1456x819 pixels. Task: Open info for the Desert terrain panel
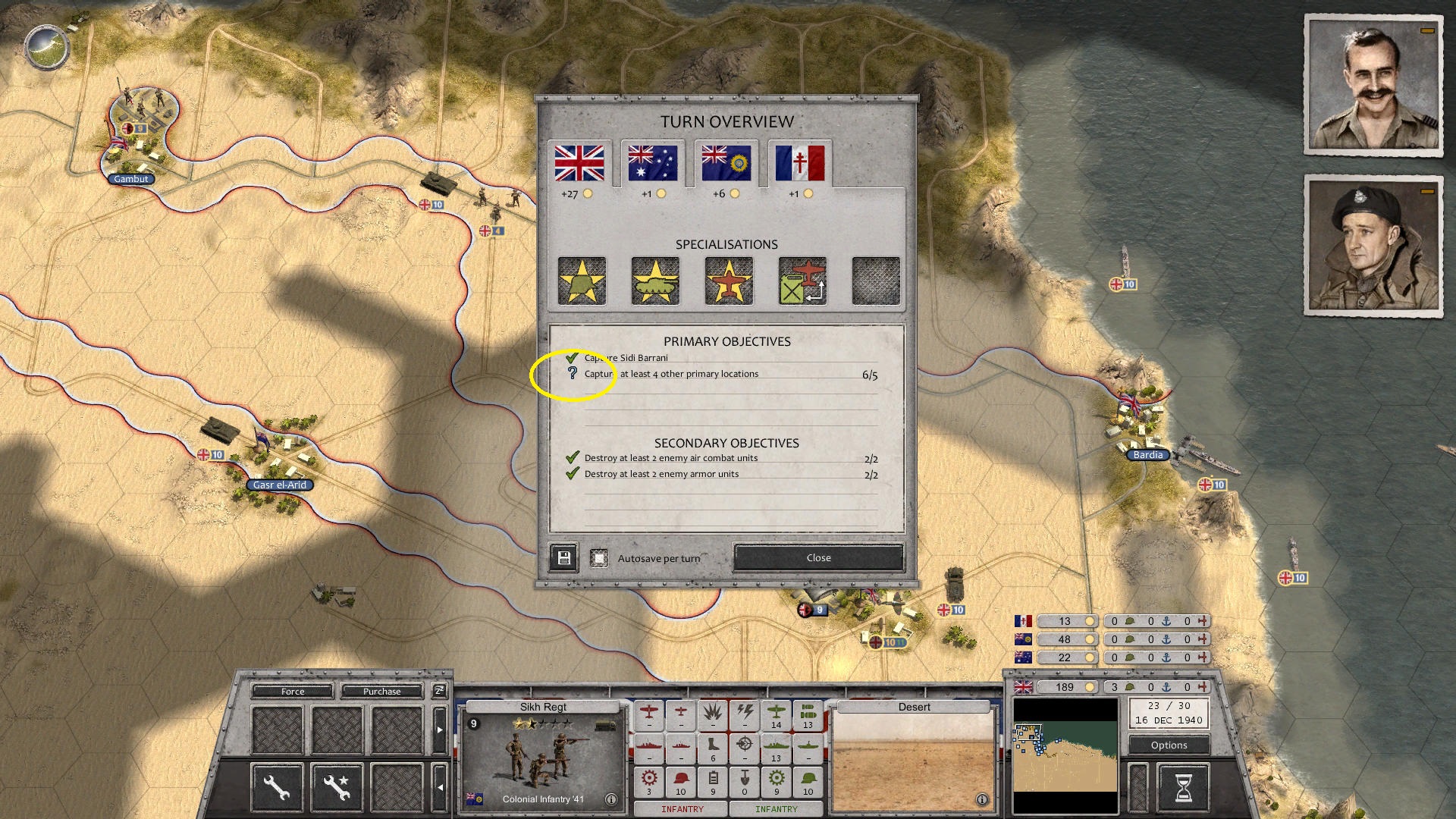(x=982, y=798)
